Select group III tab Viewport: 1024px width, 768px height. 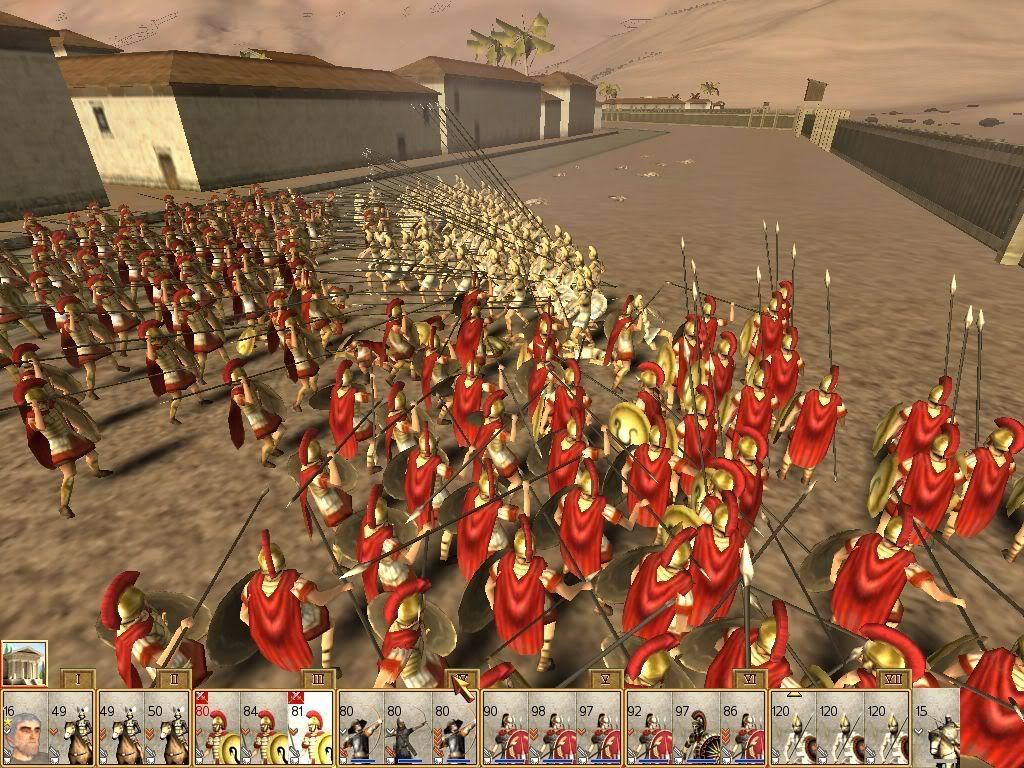click(318, 679)
